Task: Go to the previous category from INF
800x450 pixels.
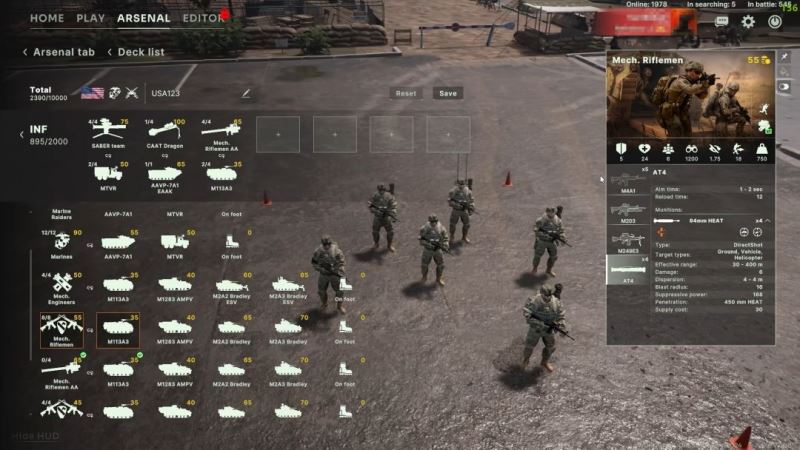Action: click(x=21, y=135)
